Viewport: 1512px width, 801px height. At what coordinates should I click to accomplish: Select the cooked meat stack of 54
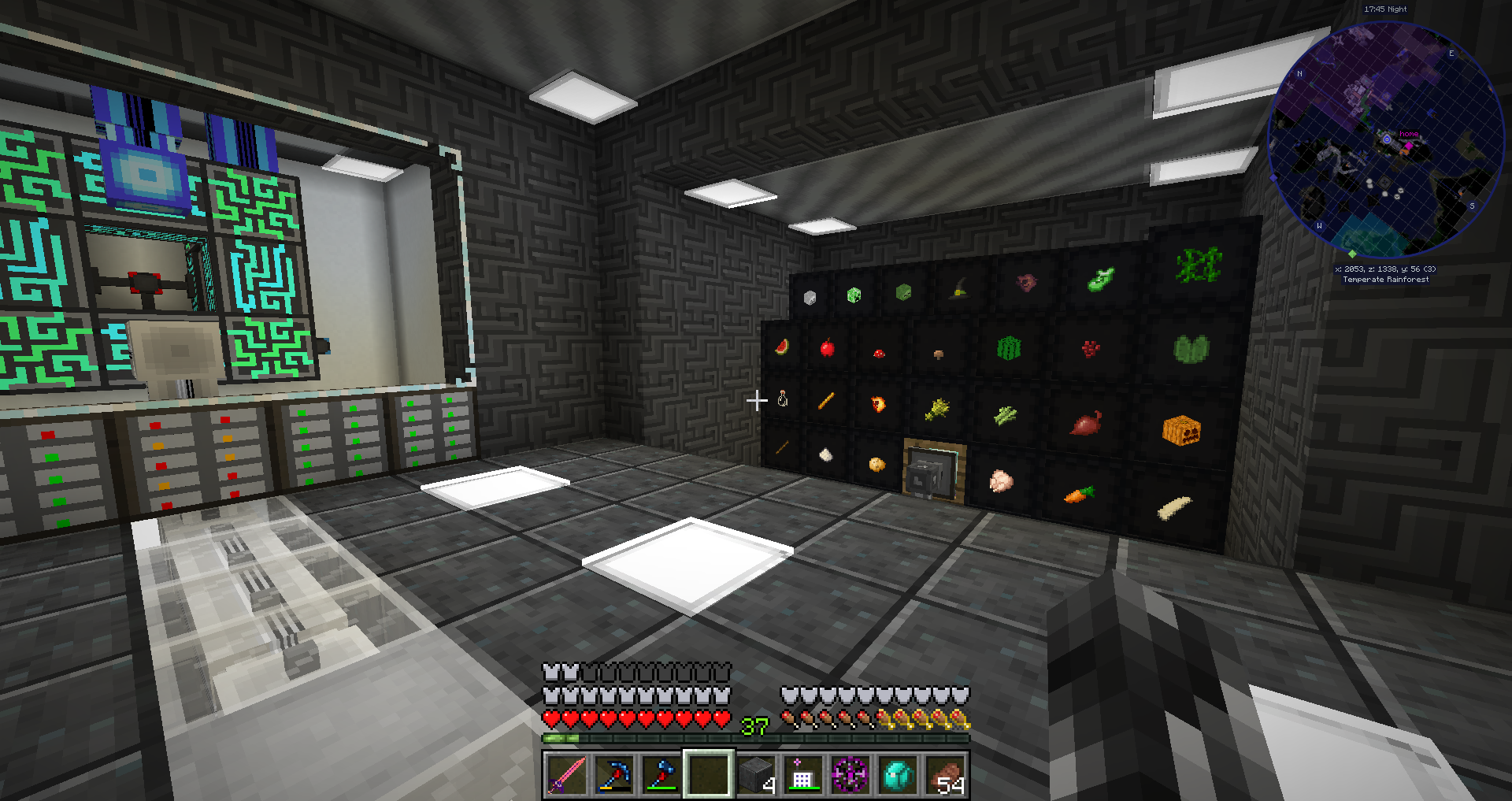coord(944,774)
